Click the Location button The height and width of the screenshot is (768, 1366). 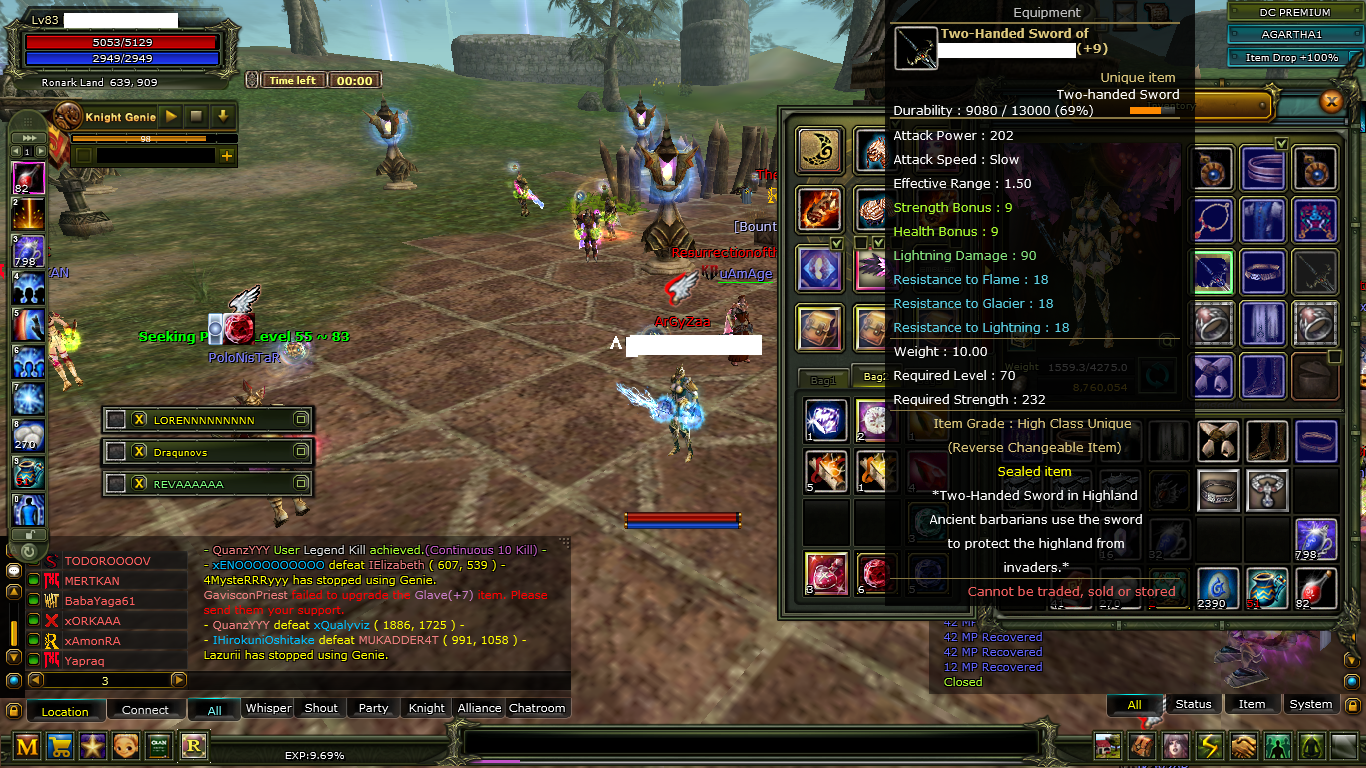(x=64, y=710)
